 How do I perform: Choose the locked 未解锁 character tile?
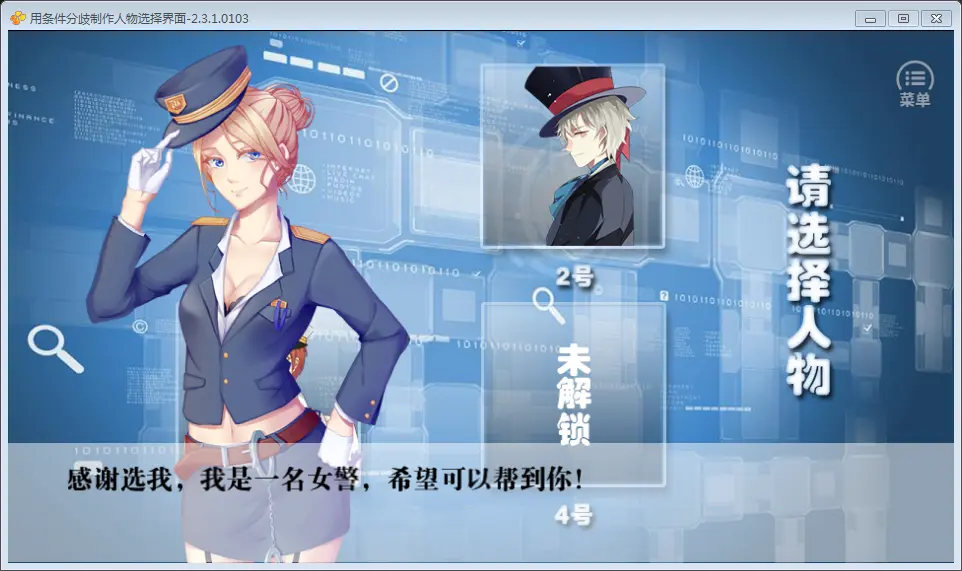573,390
